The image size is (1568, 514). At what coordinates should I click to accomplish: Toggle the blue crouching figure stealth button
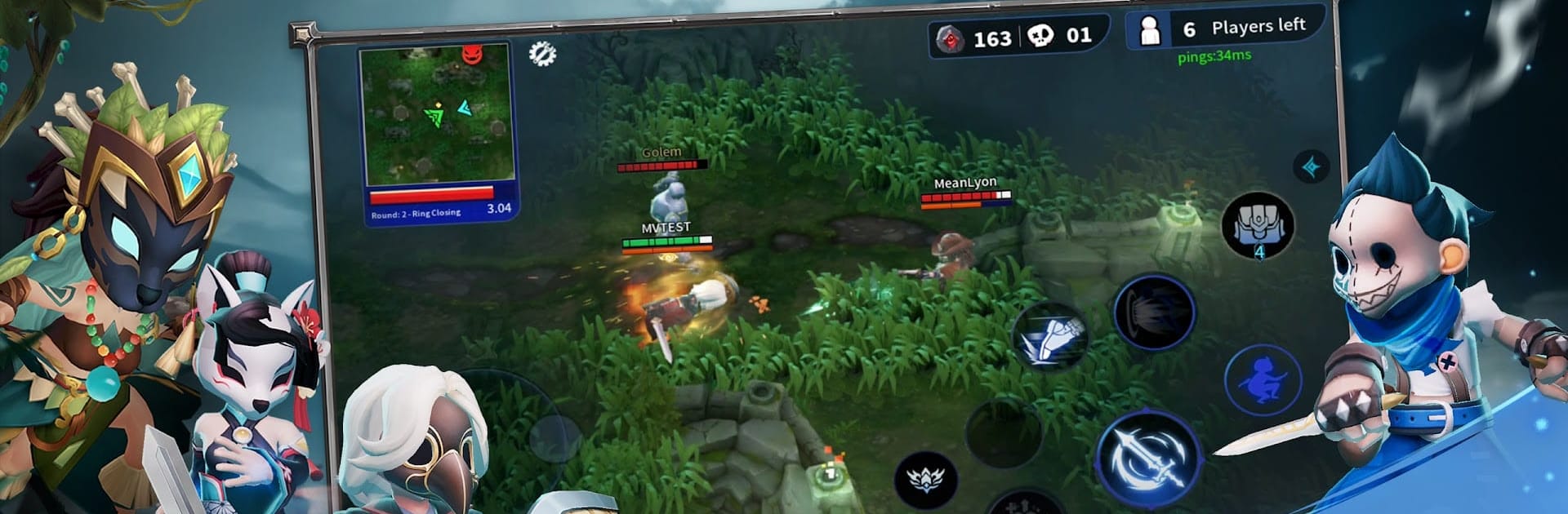pyautogui.click(x=1263, y=381)
